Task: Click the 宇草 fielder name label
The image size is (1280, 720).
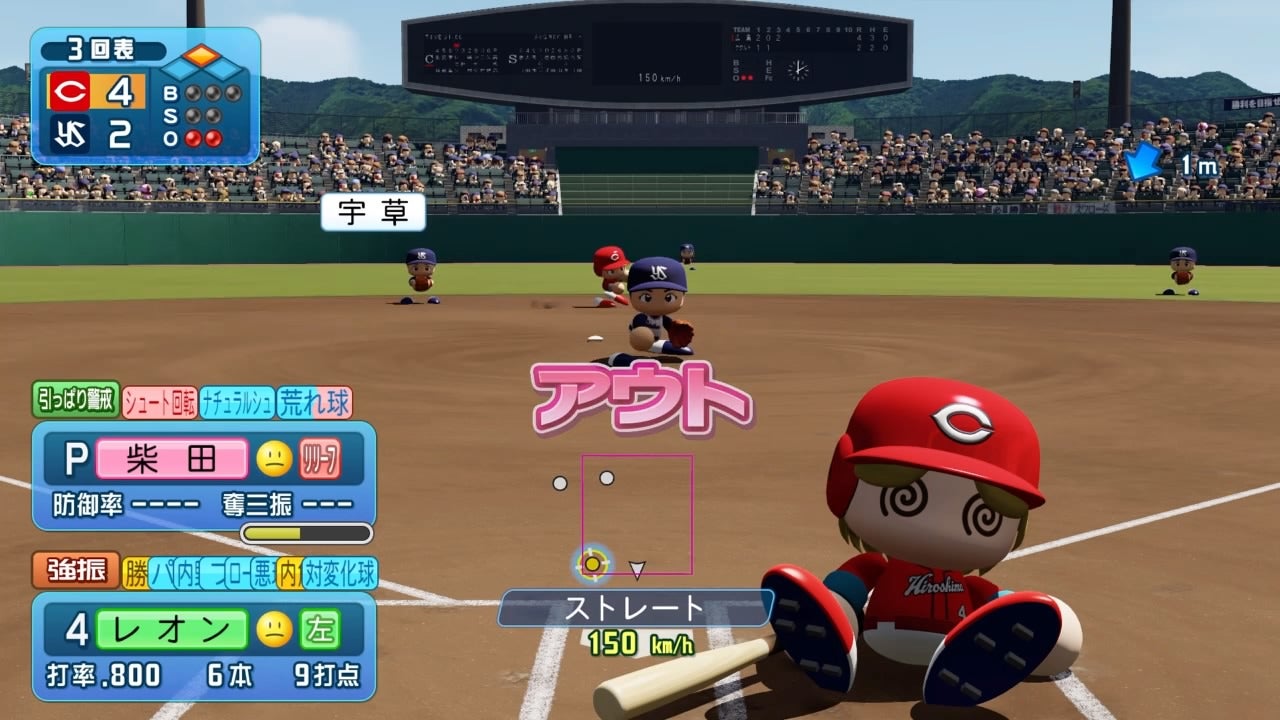Action: [x=373, y=212]
